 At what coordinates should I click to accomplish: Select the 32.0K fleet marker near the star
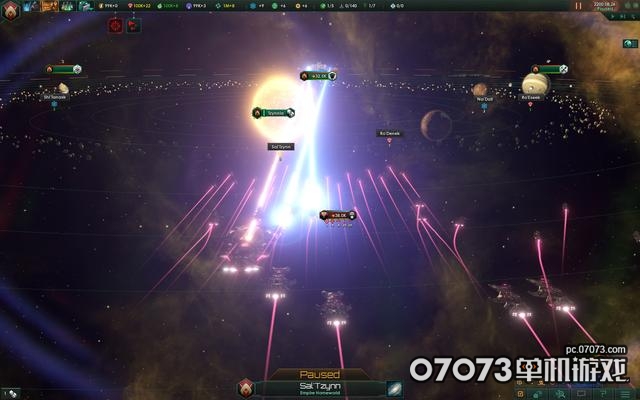318,75
